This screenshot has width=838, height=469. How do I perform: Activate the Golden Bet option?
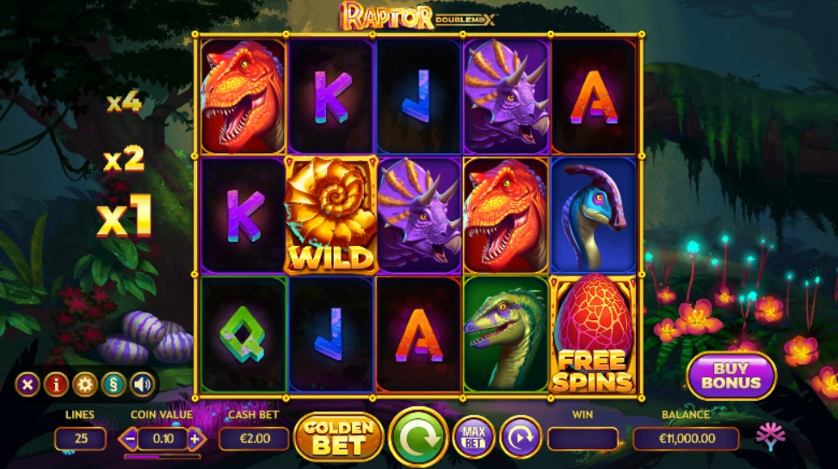click(x=339, y=437)
